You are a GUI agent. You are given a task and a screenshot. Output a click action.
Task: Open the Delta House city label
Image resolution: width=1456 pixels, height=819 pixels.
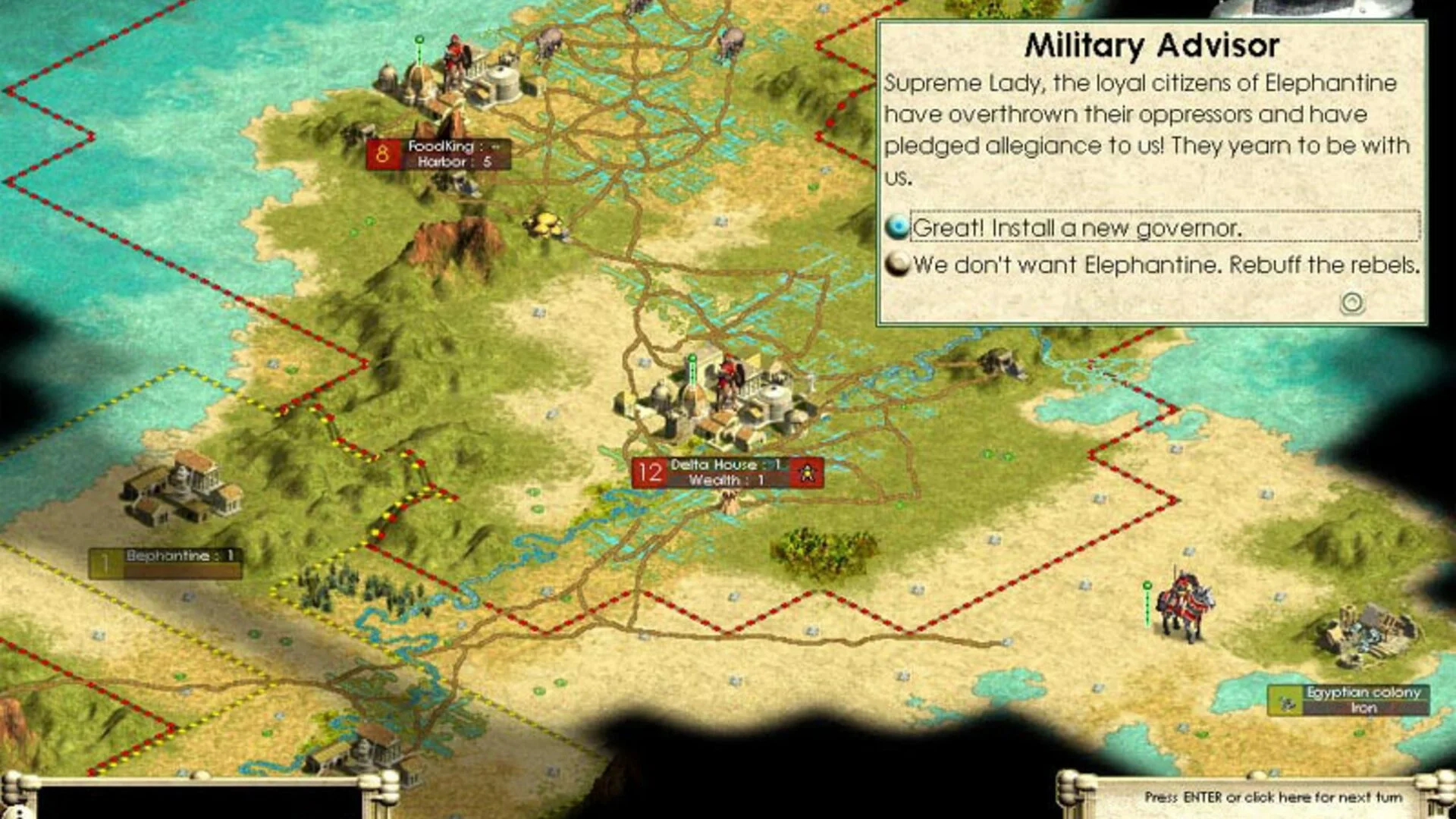click(726, 472)
